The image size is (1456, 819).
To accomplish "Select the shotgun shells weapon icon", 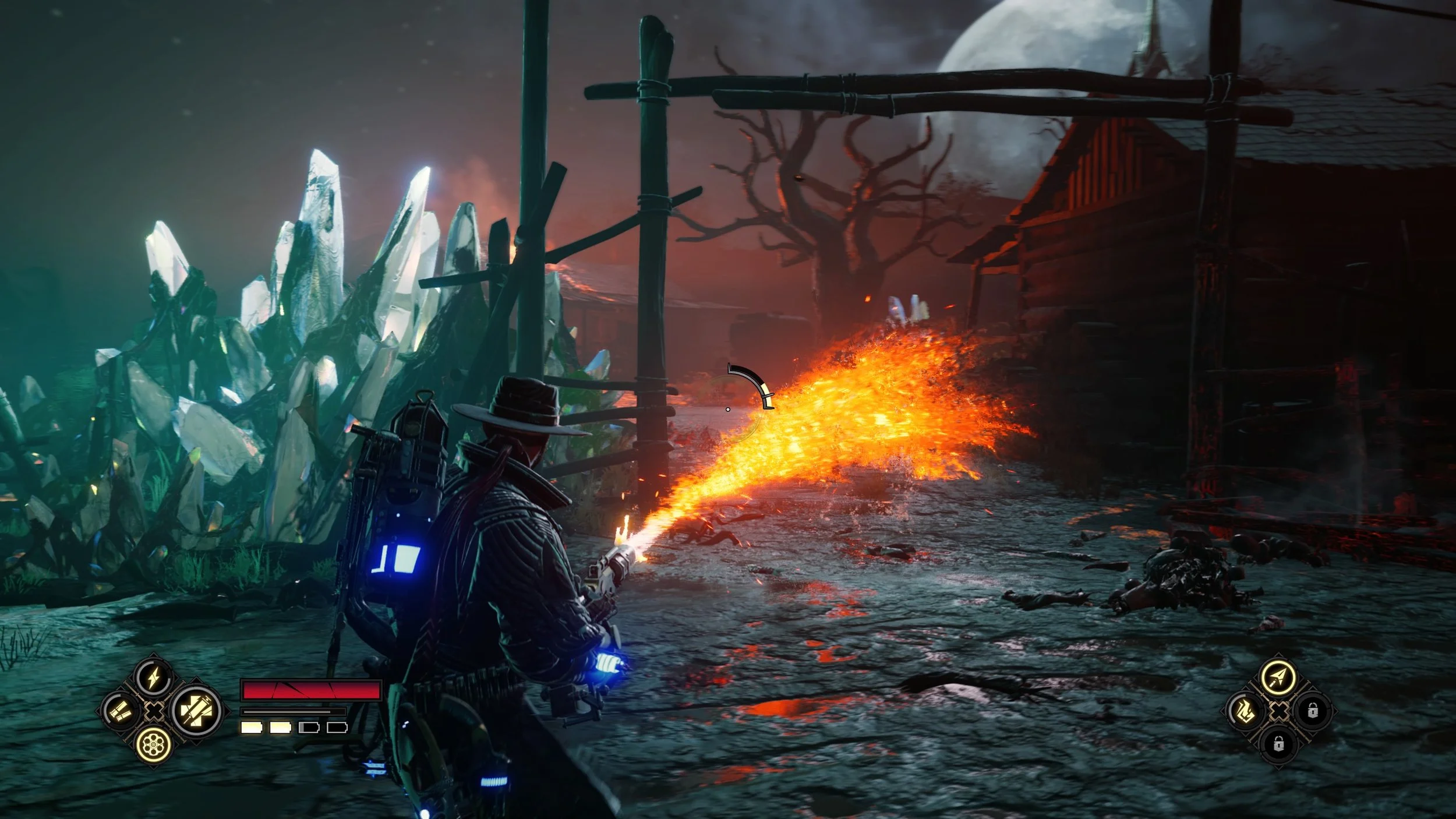I will pos(121,711).
